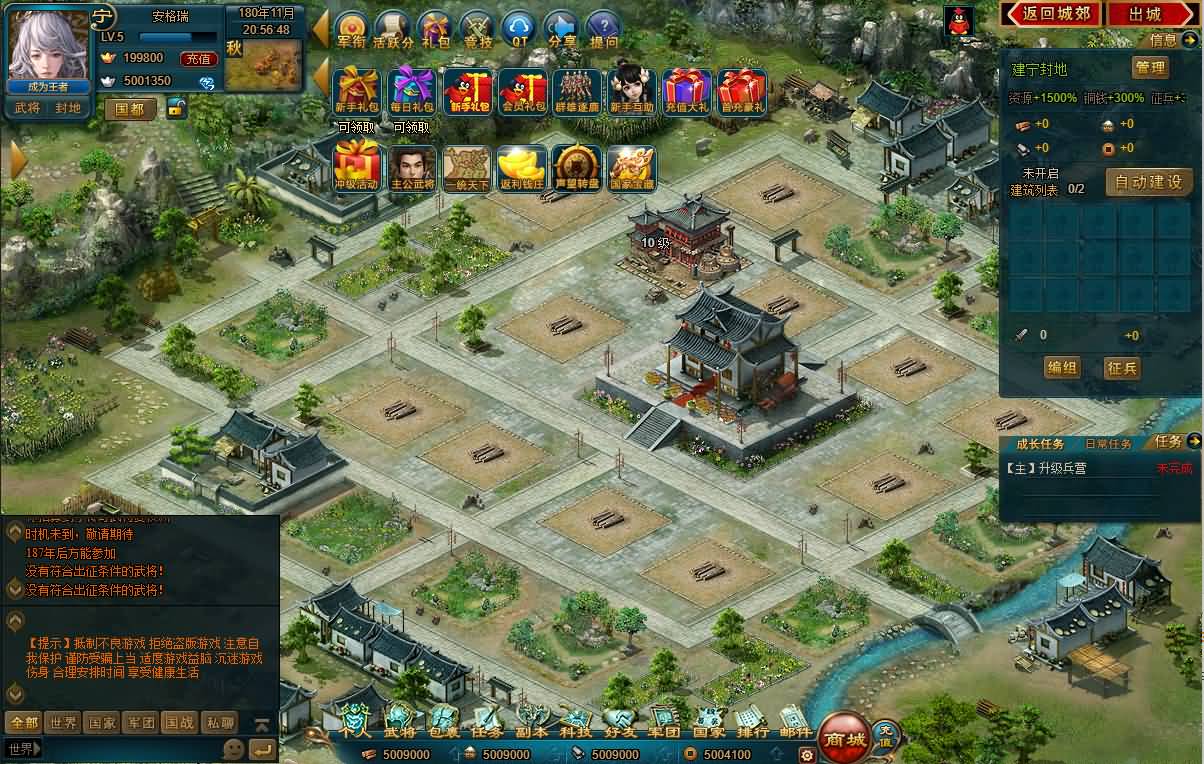This screenshot has width=1204, height=764.
Task: Open the 科技 technology menu
Action: click(x=574, y=722)
